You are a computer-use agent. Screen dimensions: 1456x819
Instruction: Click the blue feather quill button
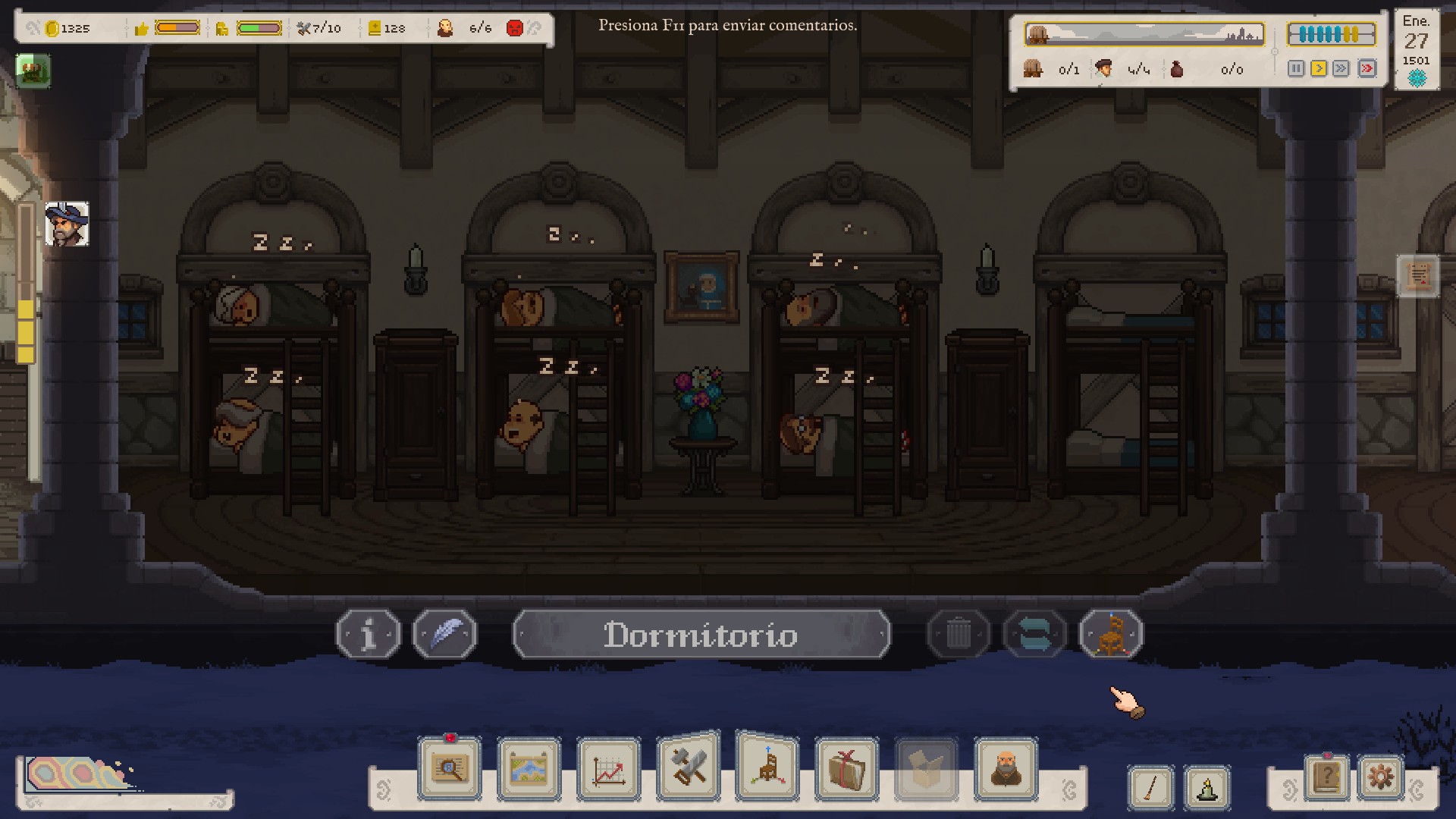coord(445,634)
